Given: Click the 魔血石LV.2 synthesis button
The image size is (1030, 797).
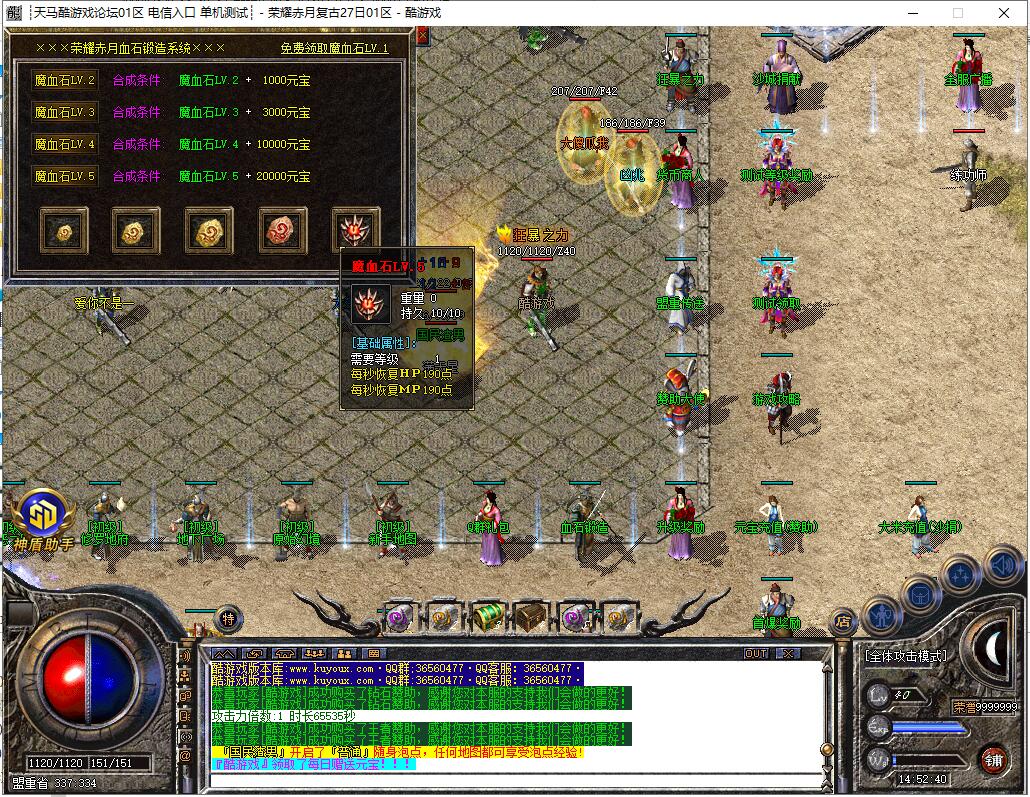Looking at the screenshot, I should [64, 81].
